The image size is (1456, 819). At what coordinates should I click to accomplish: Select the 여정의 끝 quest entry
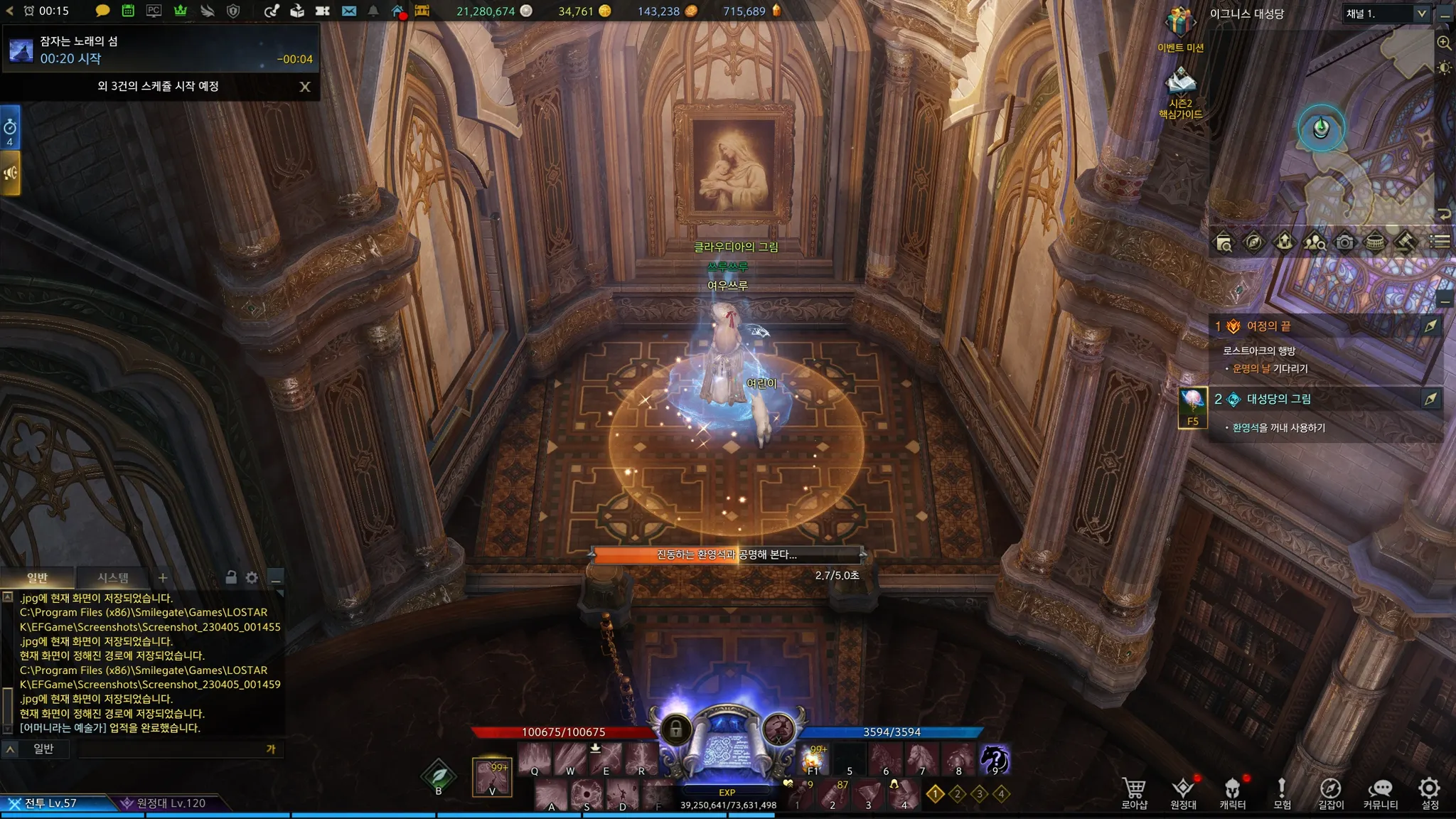pos(1268,326)
